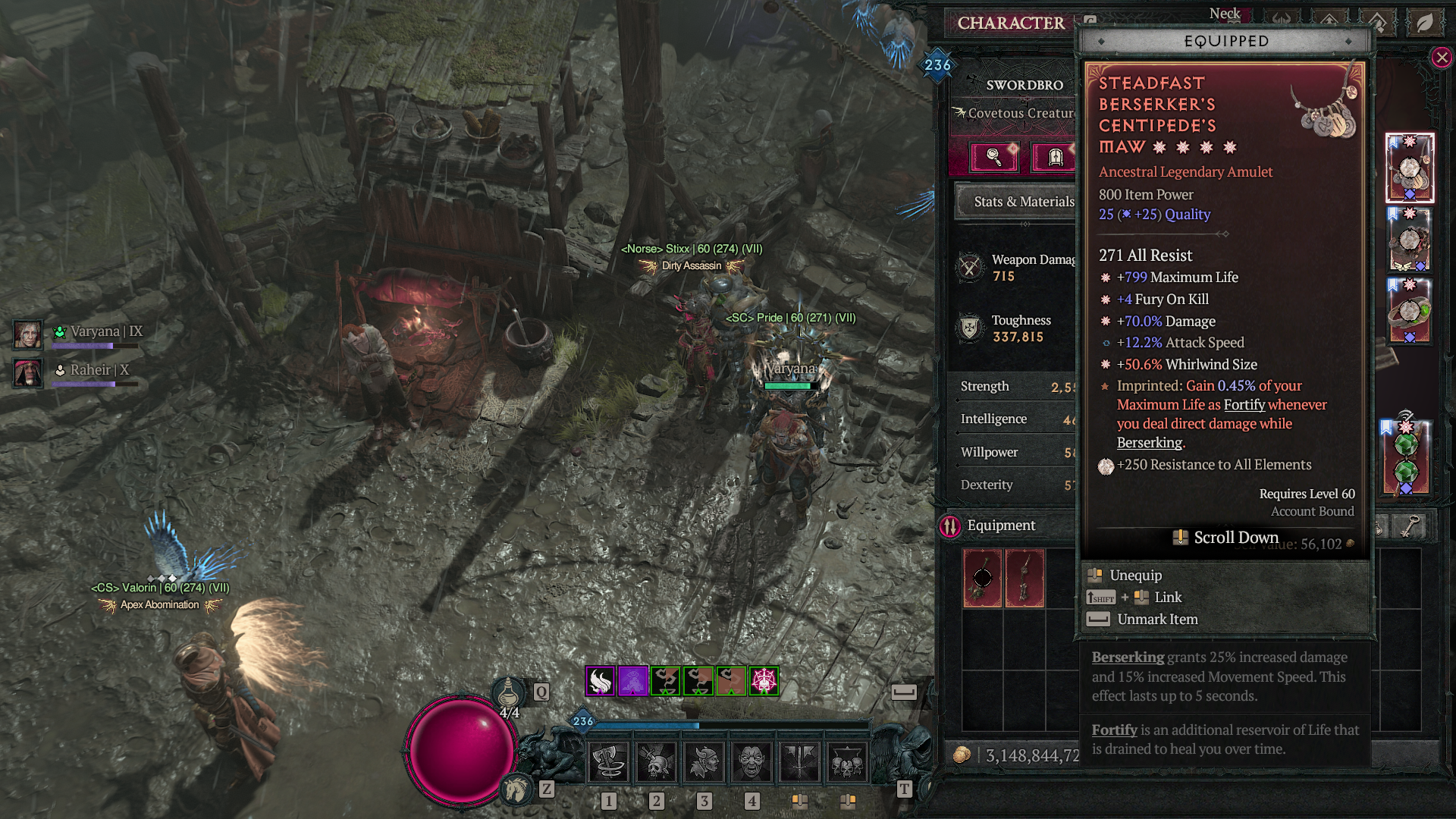
Task: Trigger the screaming face shout skill
Action: coord(752,762)
